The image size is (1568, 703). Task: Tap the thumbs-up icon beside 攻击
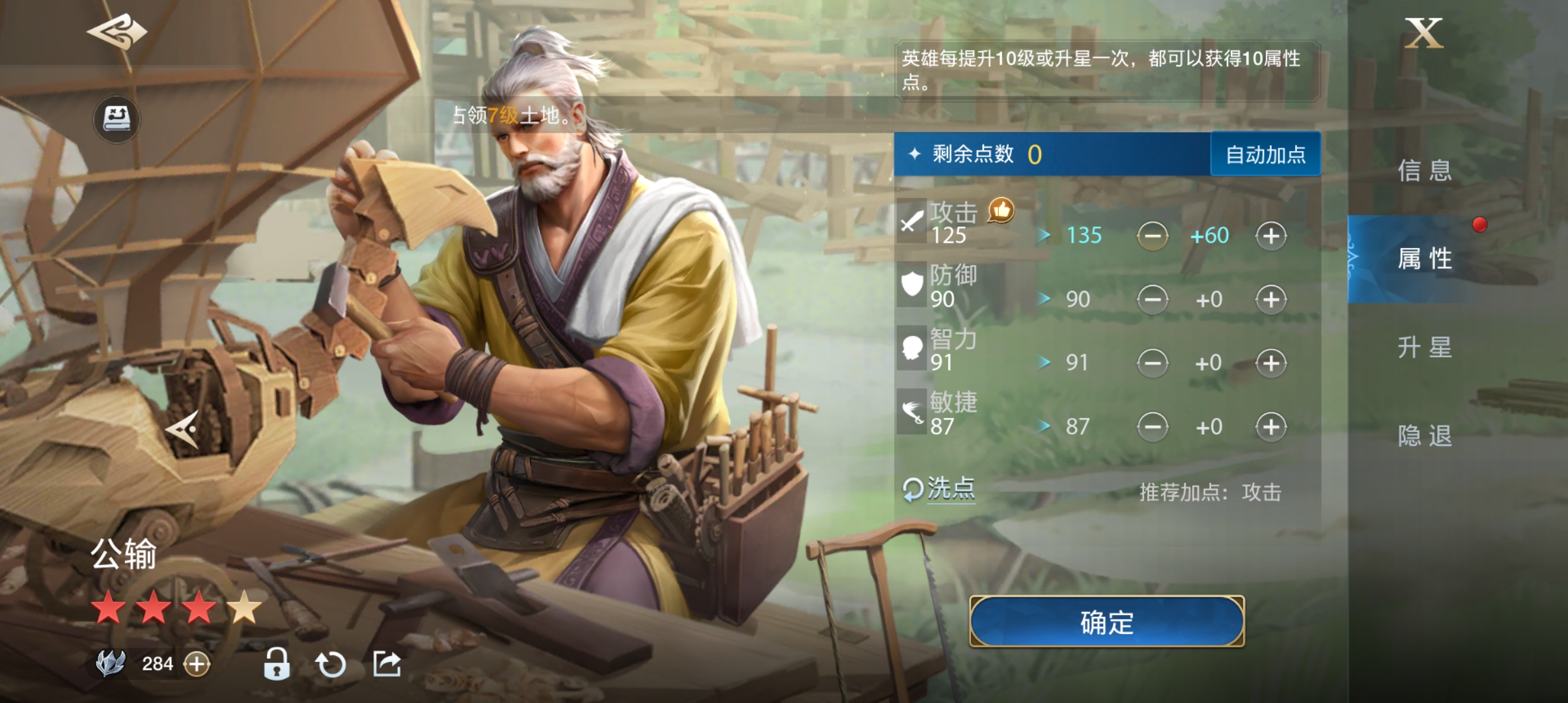1001,210
